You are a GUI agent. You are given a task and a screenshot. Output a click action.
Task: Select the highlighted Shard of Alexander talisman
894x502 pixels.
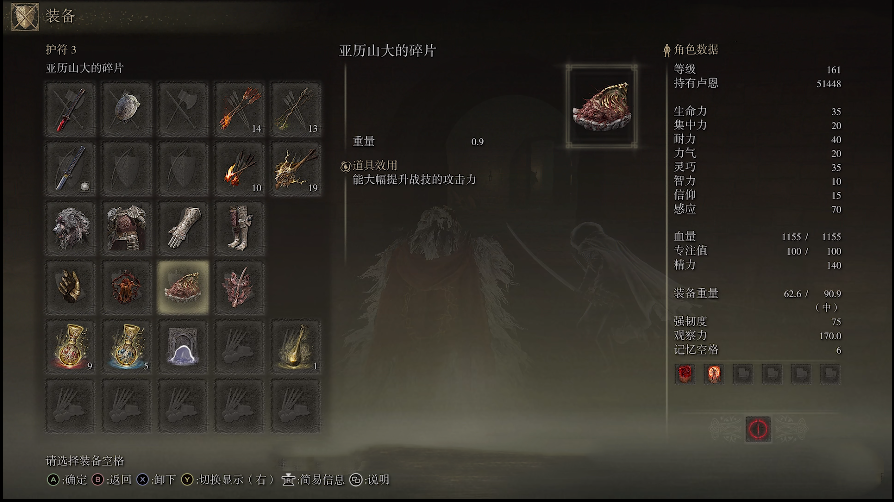[184, 287]
